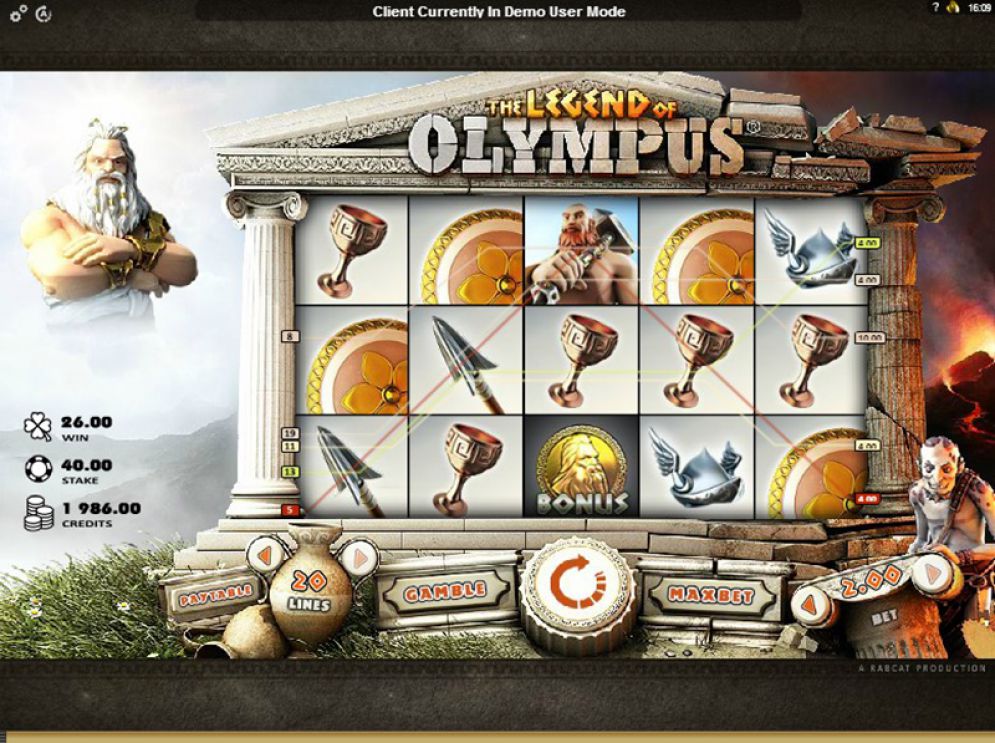Select the red payline marker number 5
The image size is (995, 743).
290,510
